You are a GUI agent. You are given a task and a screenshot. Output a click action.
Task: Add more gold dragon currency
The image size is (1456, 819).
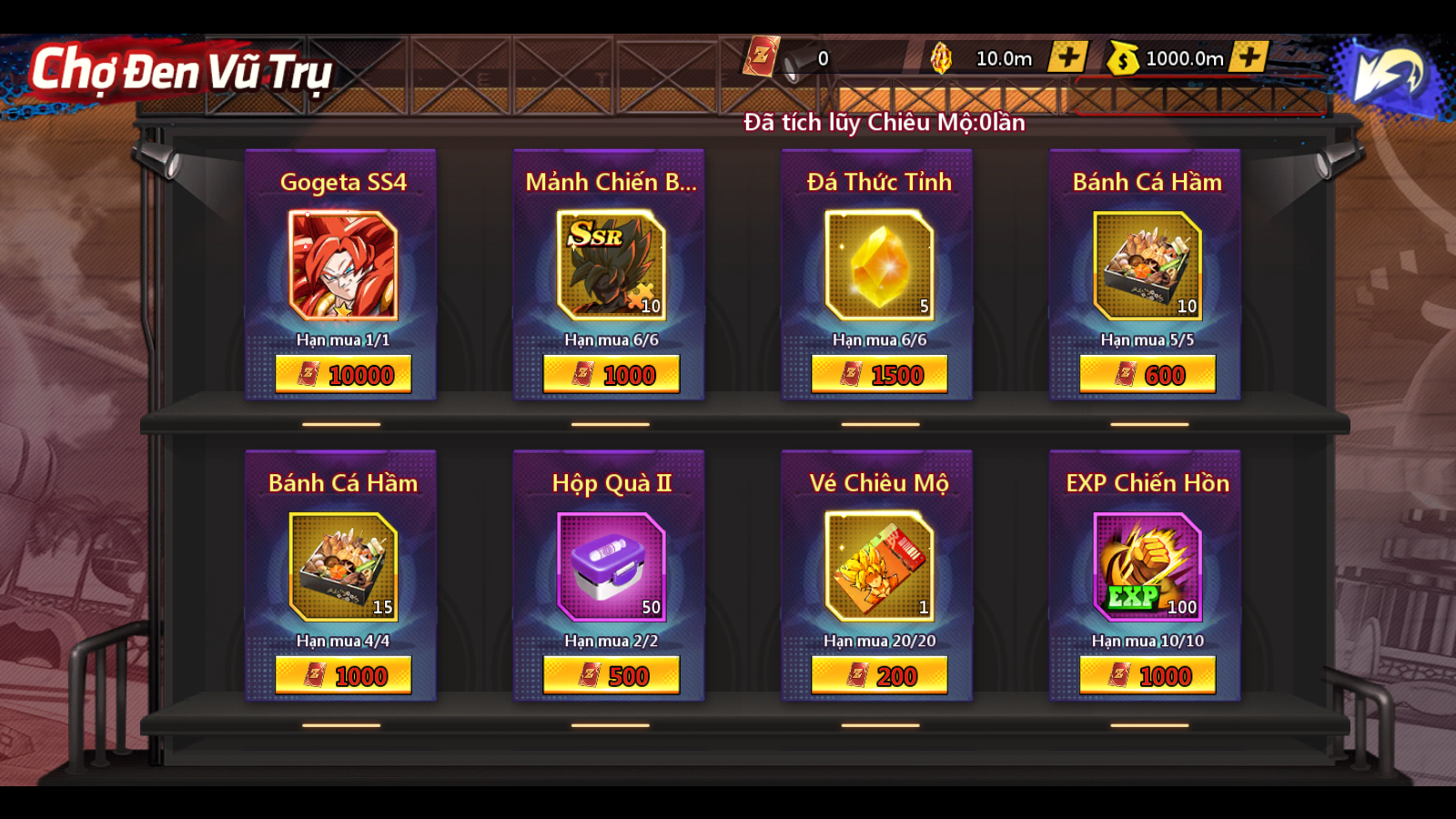point(1067,57)
